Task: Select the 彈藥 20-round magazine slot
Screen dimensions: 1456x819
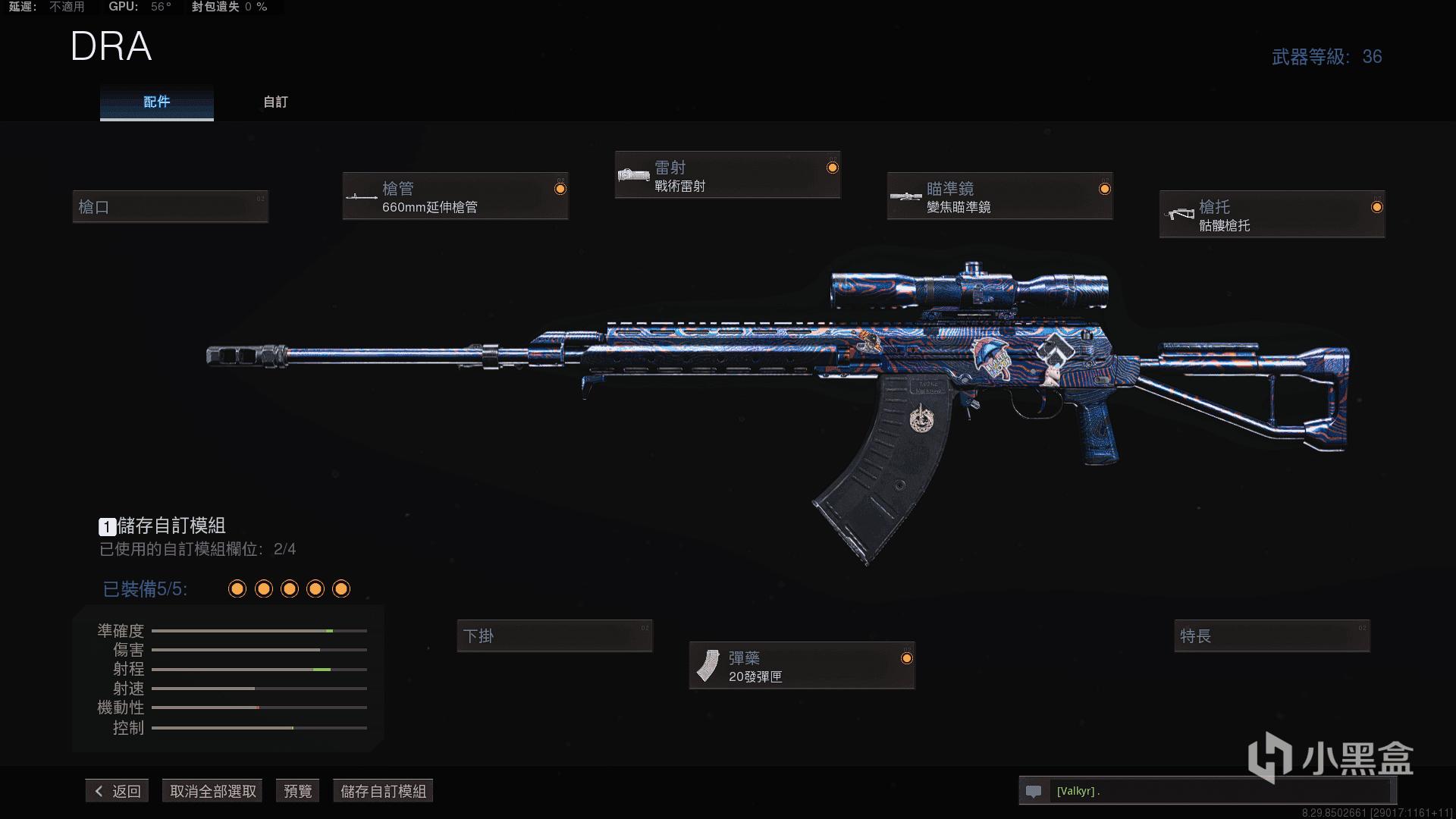Action: [802, 666]
